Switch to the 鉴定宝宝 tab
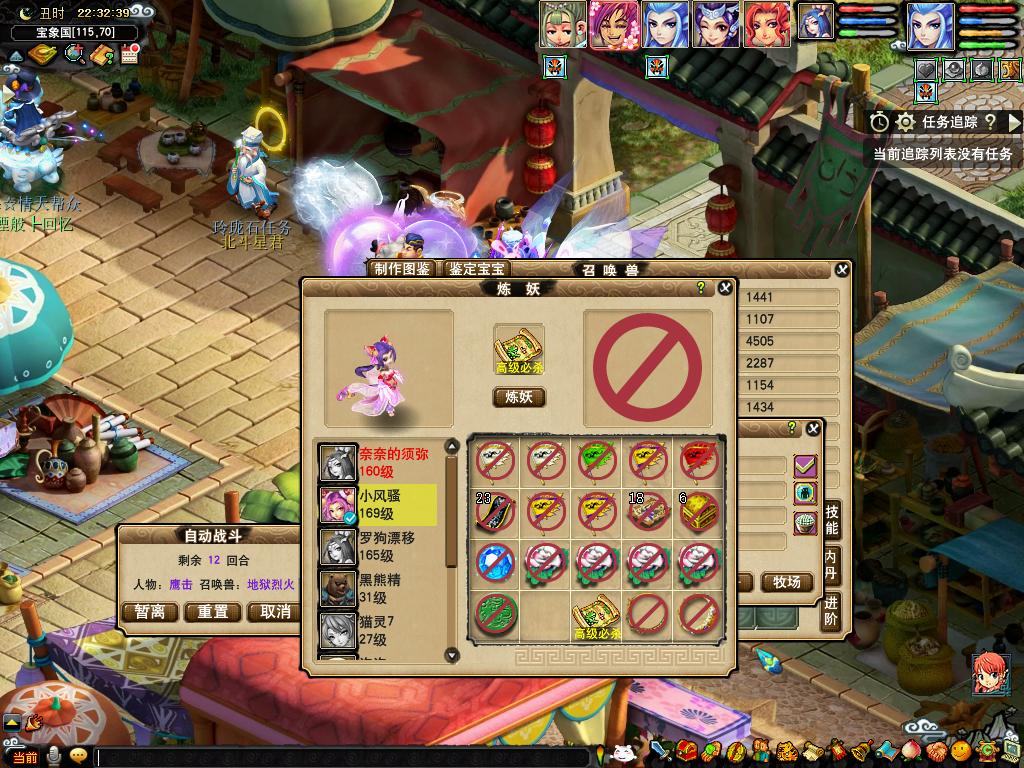The width and height of the screenshot is (1024, 768). coord(477,269)
